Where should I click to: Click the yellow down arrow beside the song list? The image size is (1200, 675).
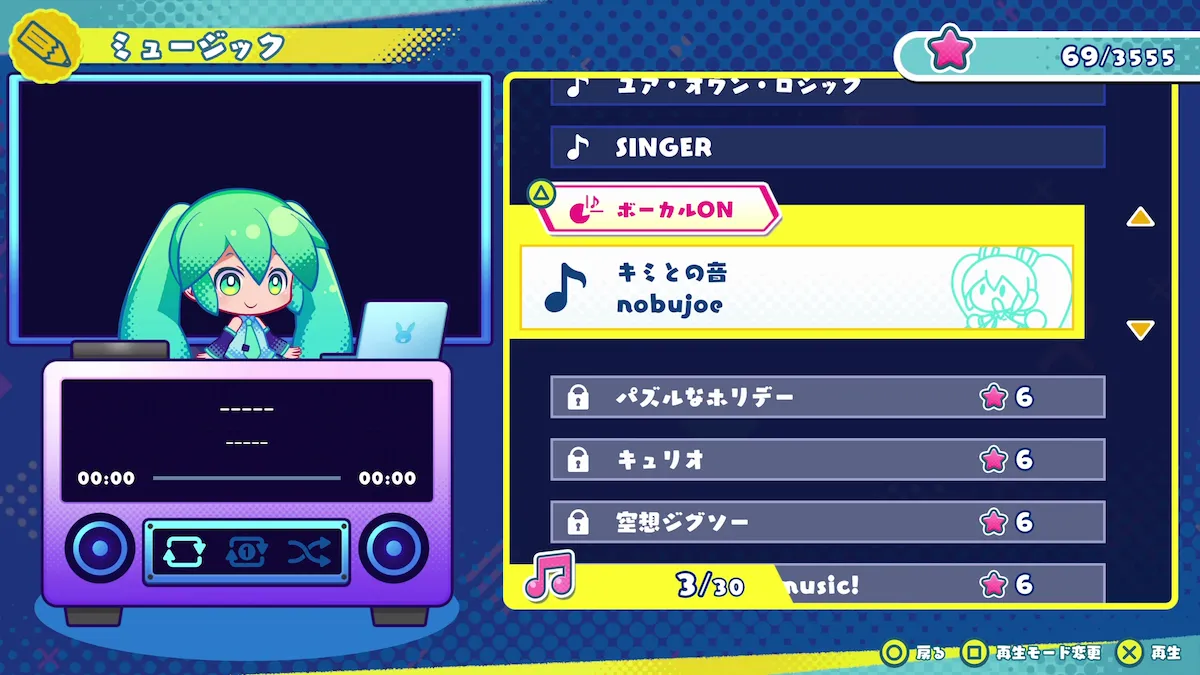pos(1140,330)
